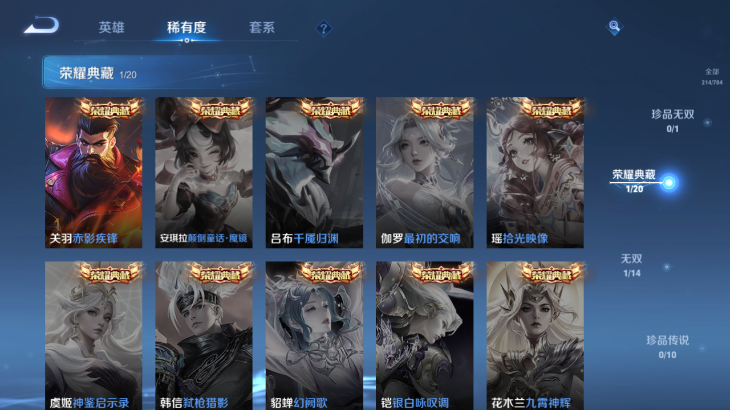Show the 珍品传说 rarity category
730x410 pixels.
(x=666, y=346)
